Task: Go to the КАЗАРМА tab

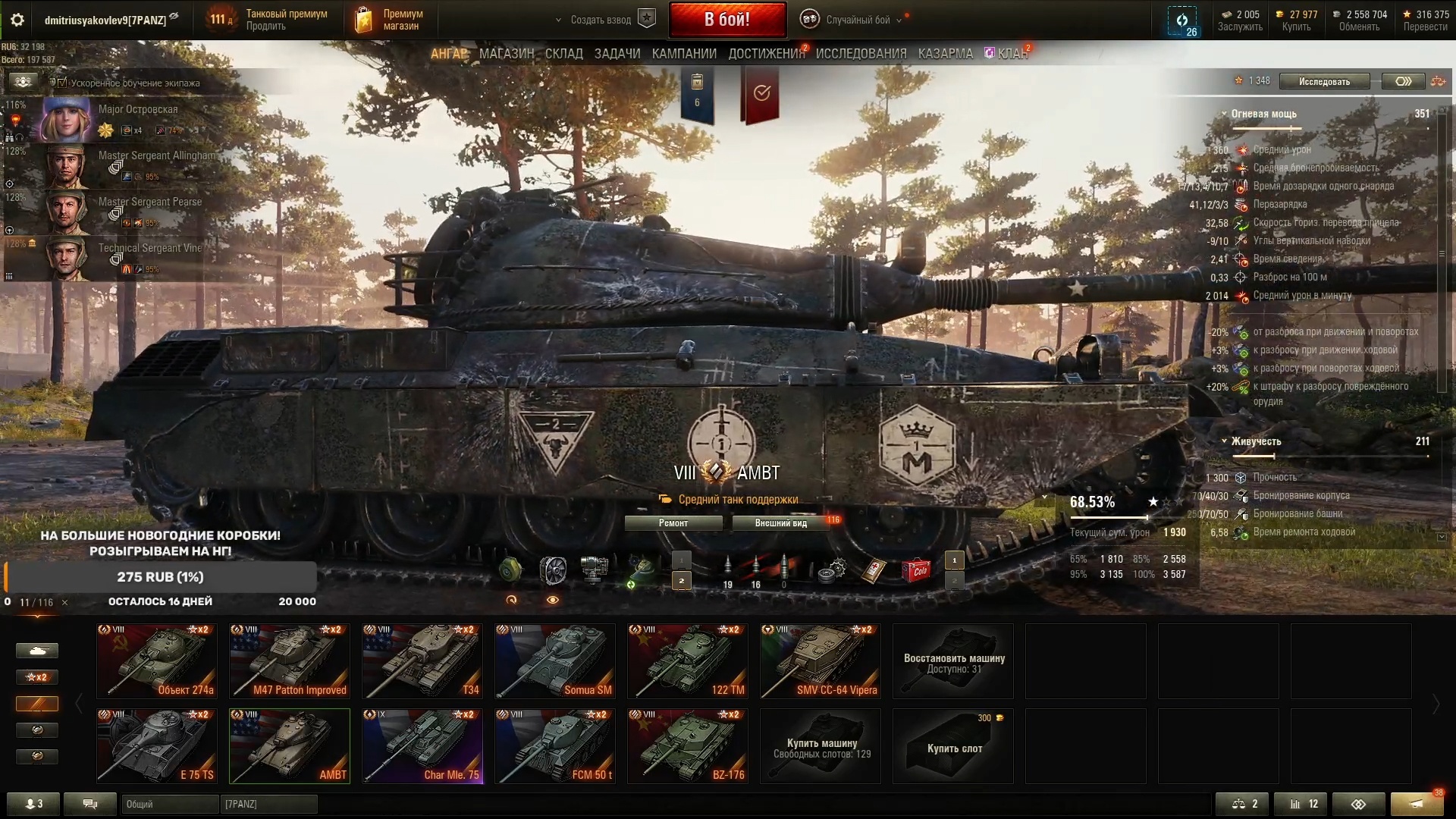Action: pos(945,54)
